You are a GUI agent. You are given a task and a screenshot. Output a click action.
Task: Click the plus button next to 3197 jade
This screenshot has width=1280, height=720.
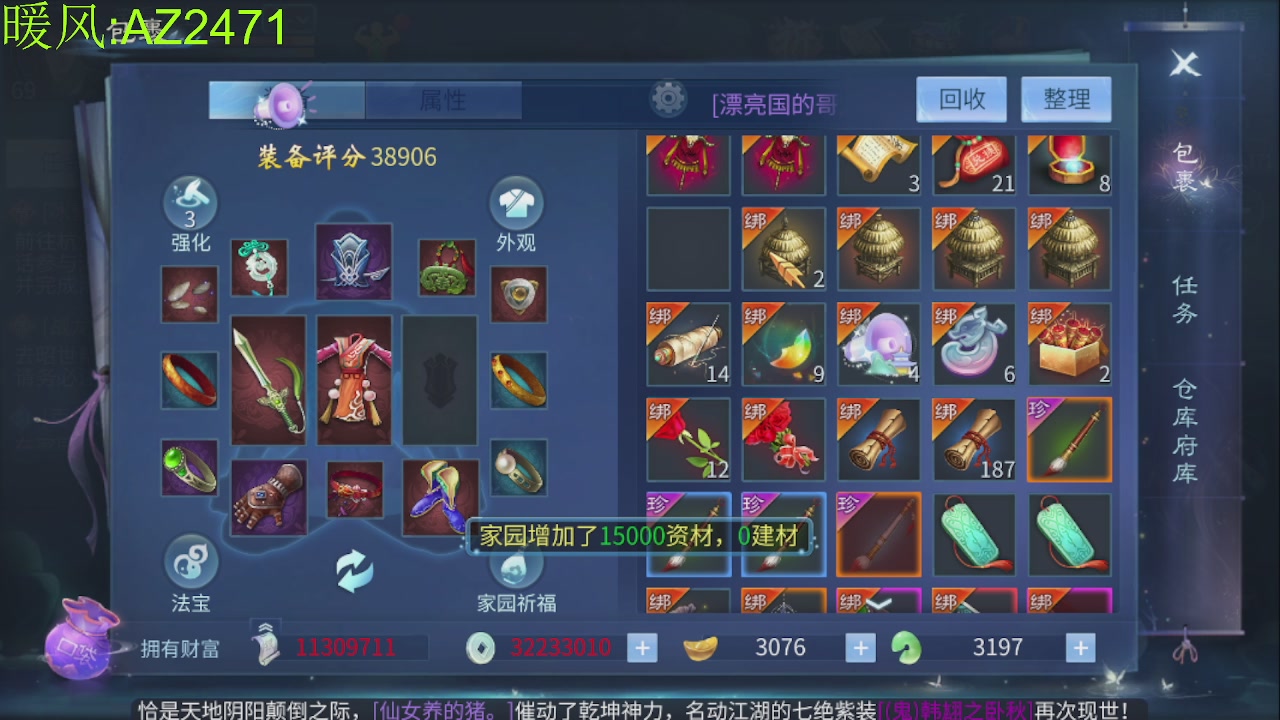pos(1079,647)
